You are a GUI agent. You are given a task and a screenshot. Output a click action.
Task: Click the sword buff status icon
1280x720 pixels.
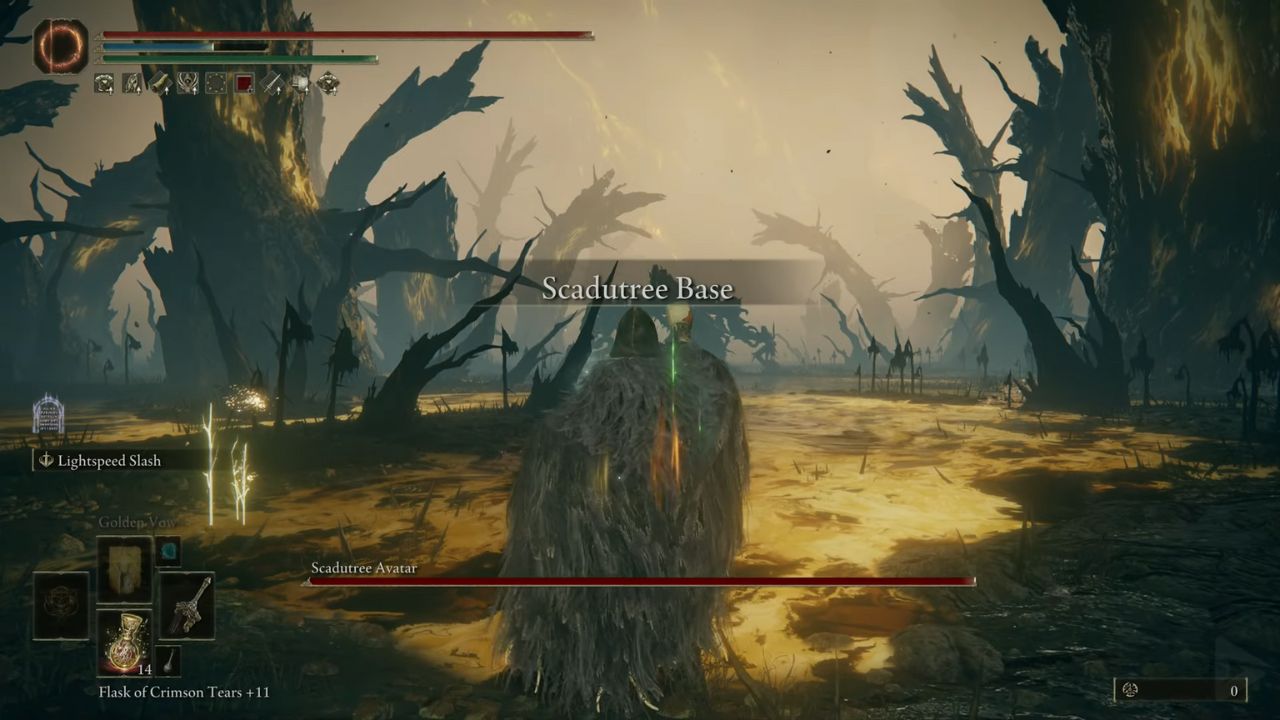(272, 83)
